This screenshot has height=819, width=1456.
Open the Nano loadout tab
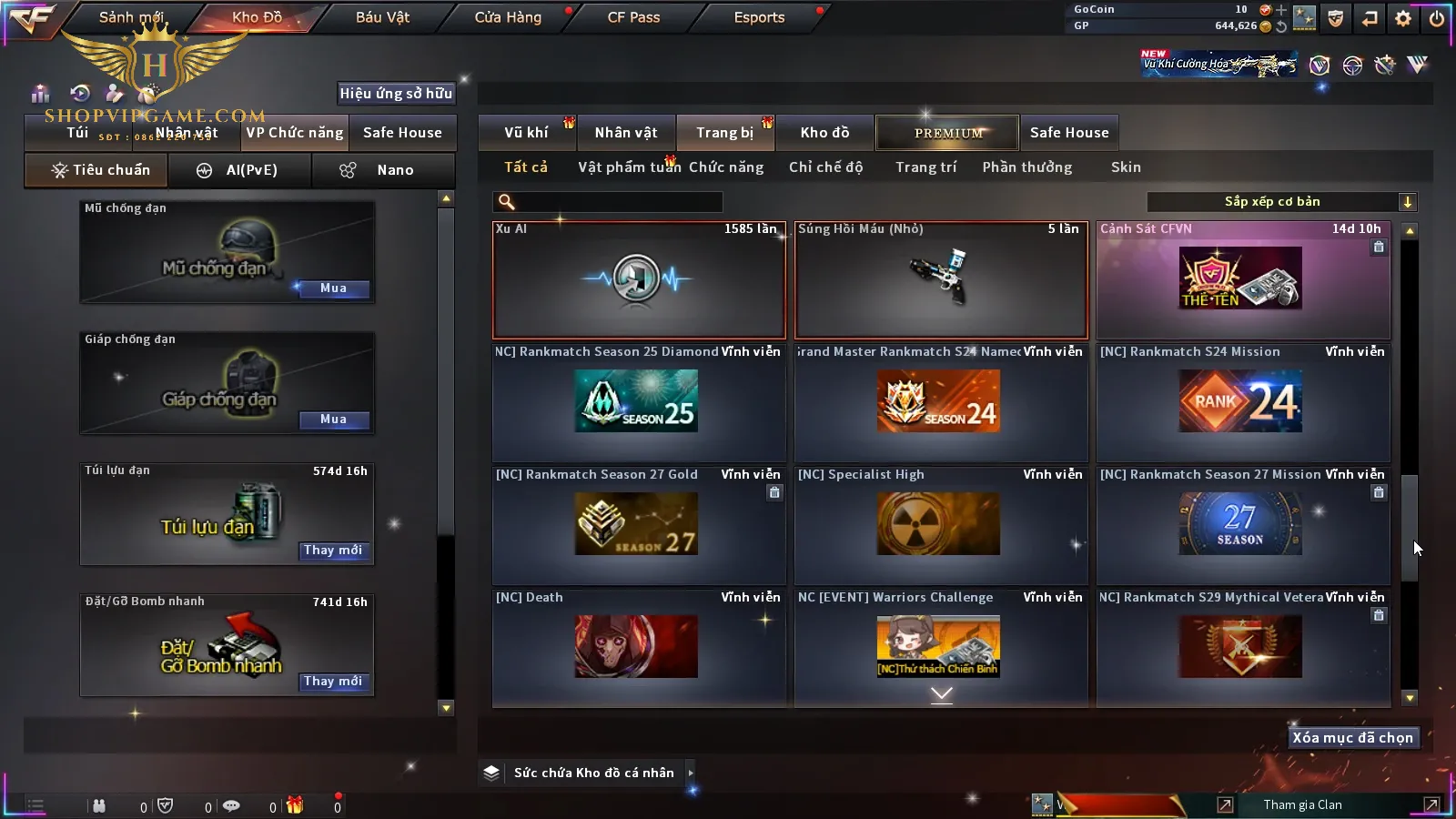pos(382,170)
